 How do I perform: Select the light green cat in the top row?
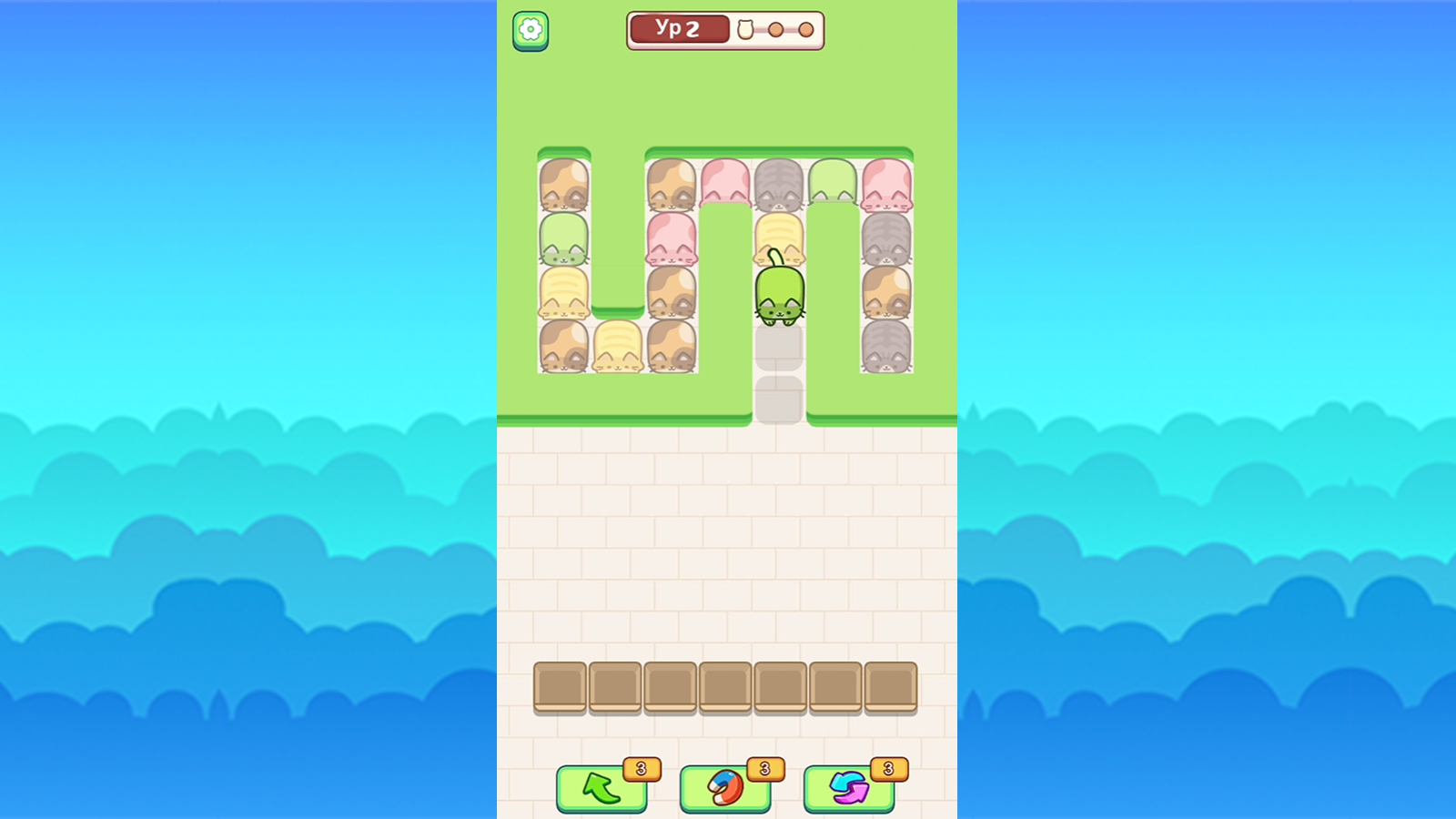pos(834,182)
